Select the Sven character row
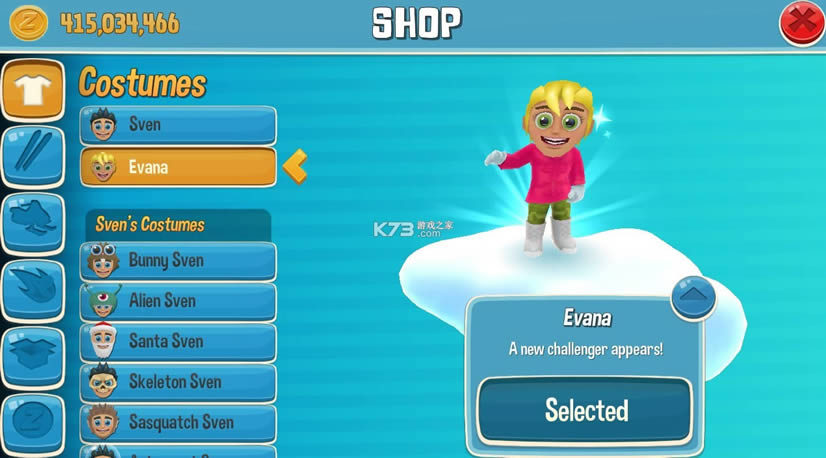826x458 pixels. [178, 126]
